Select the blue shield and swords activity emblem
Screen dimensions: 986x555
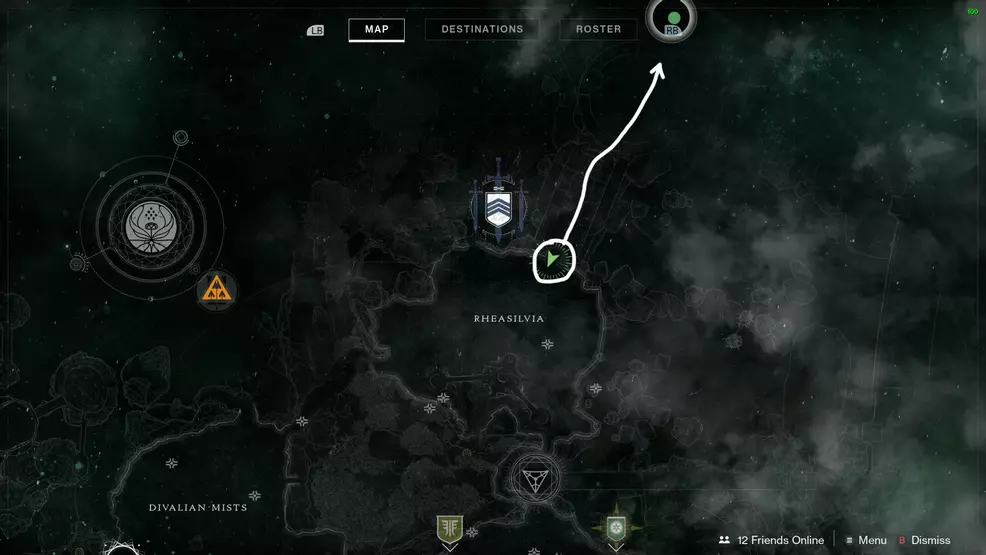coord(497,208)
